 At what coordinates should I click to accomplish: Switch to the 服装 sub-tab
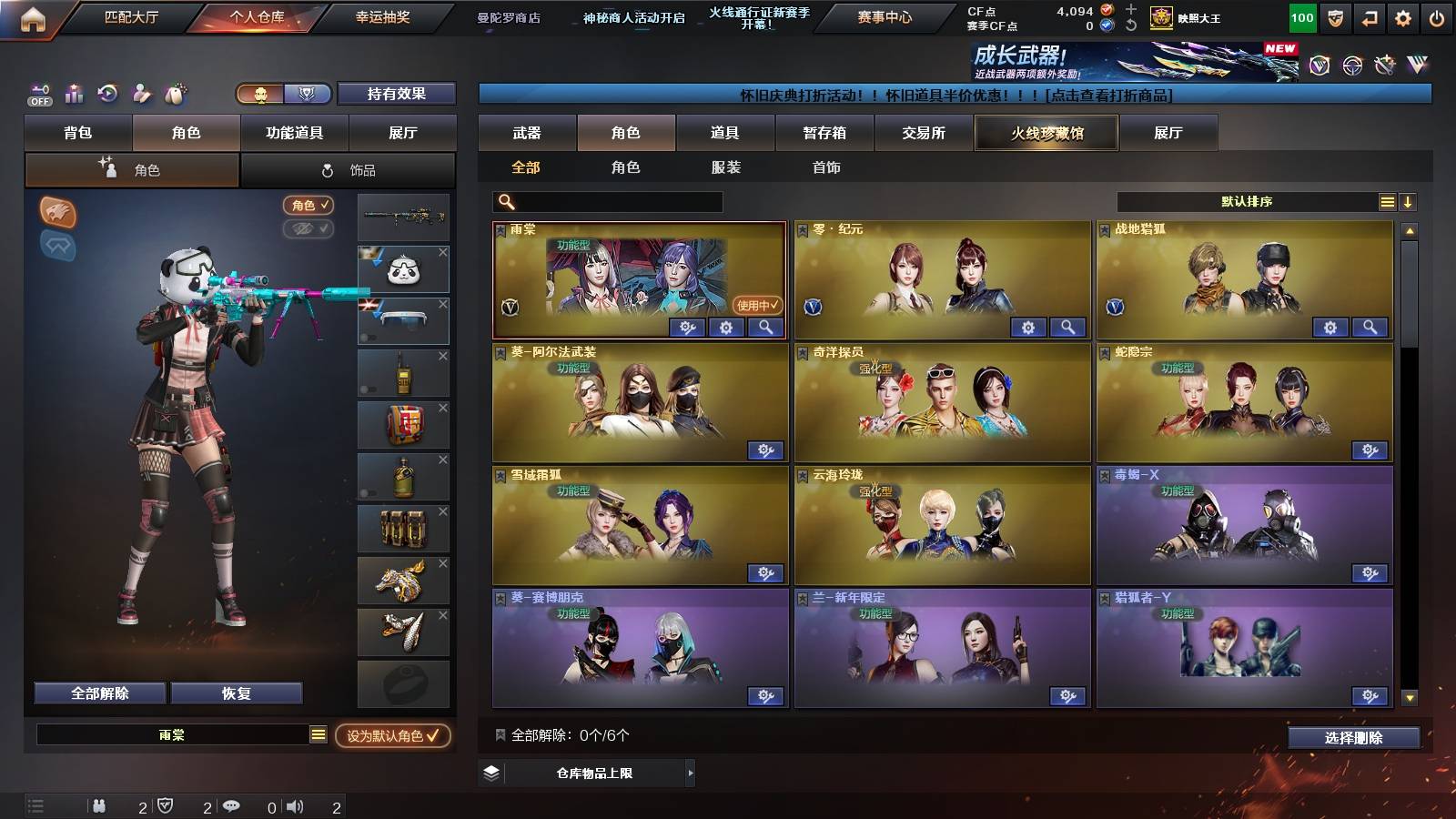click(x=728, y=167)
